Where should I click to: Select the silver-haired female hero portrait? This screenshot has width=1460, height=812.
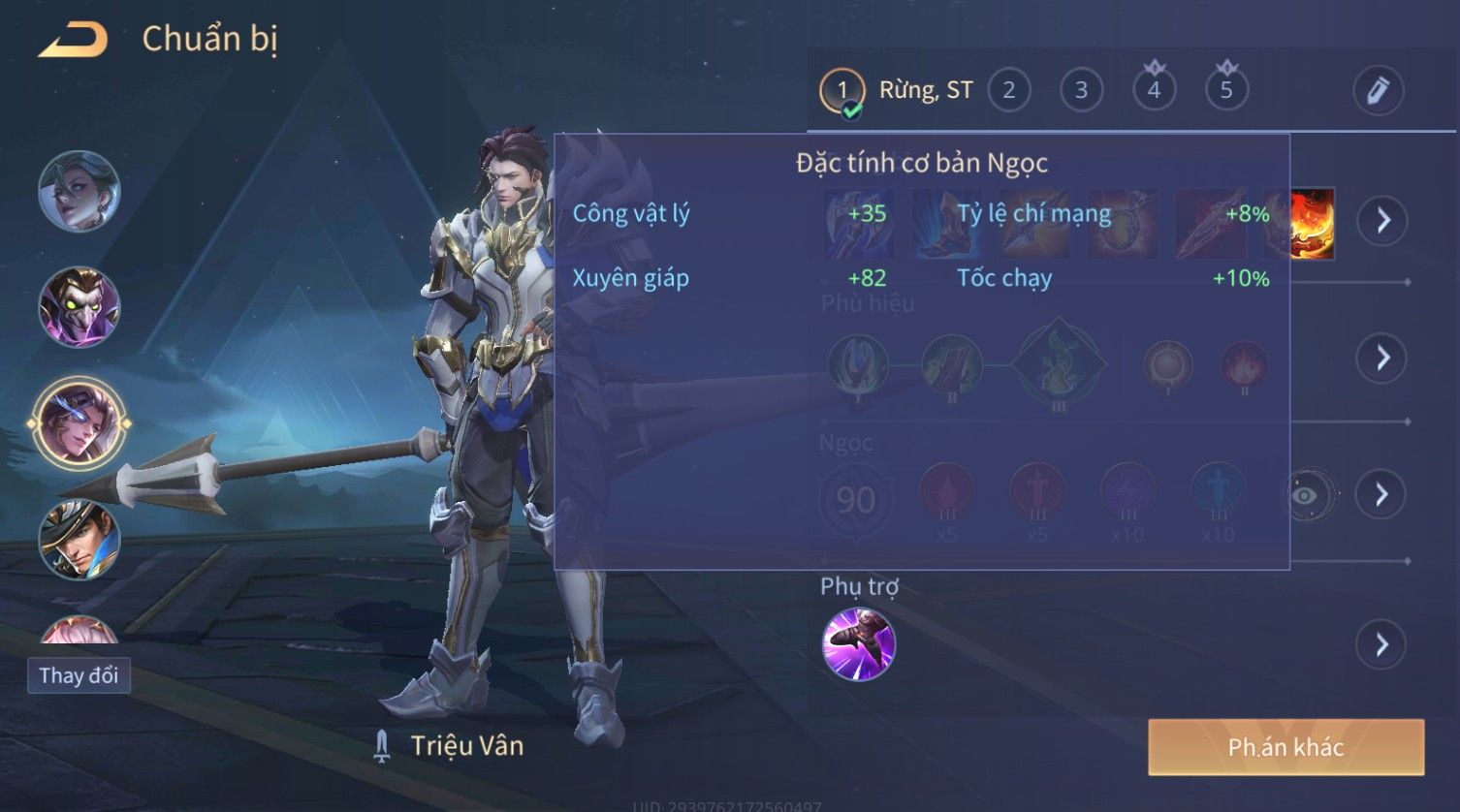pyautogui.click(x=79, y=192)
